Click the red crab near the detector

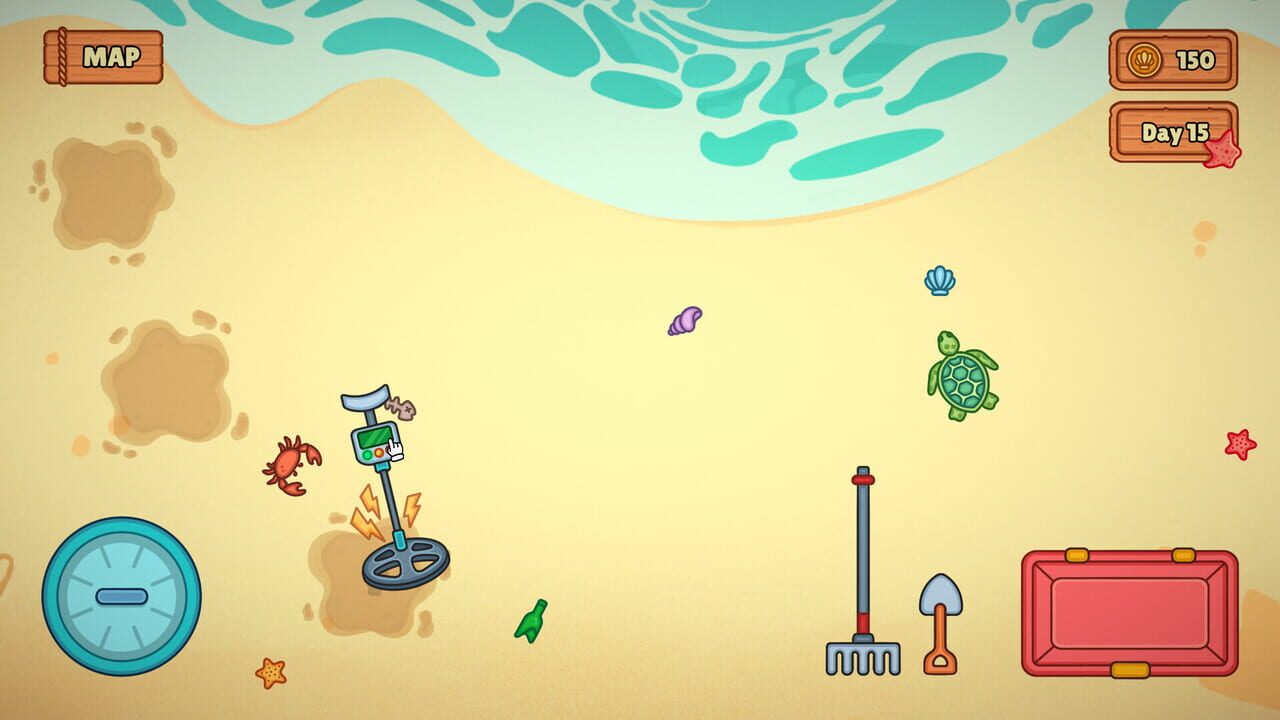click(288, 462)
